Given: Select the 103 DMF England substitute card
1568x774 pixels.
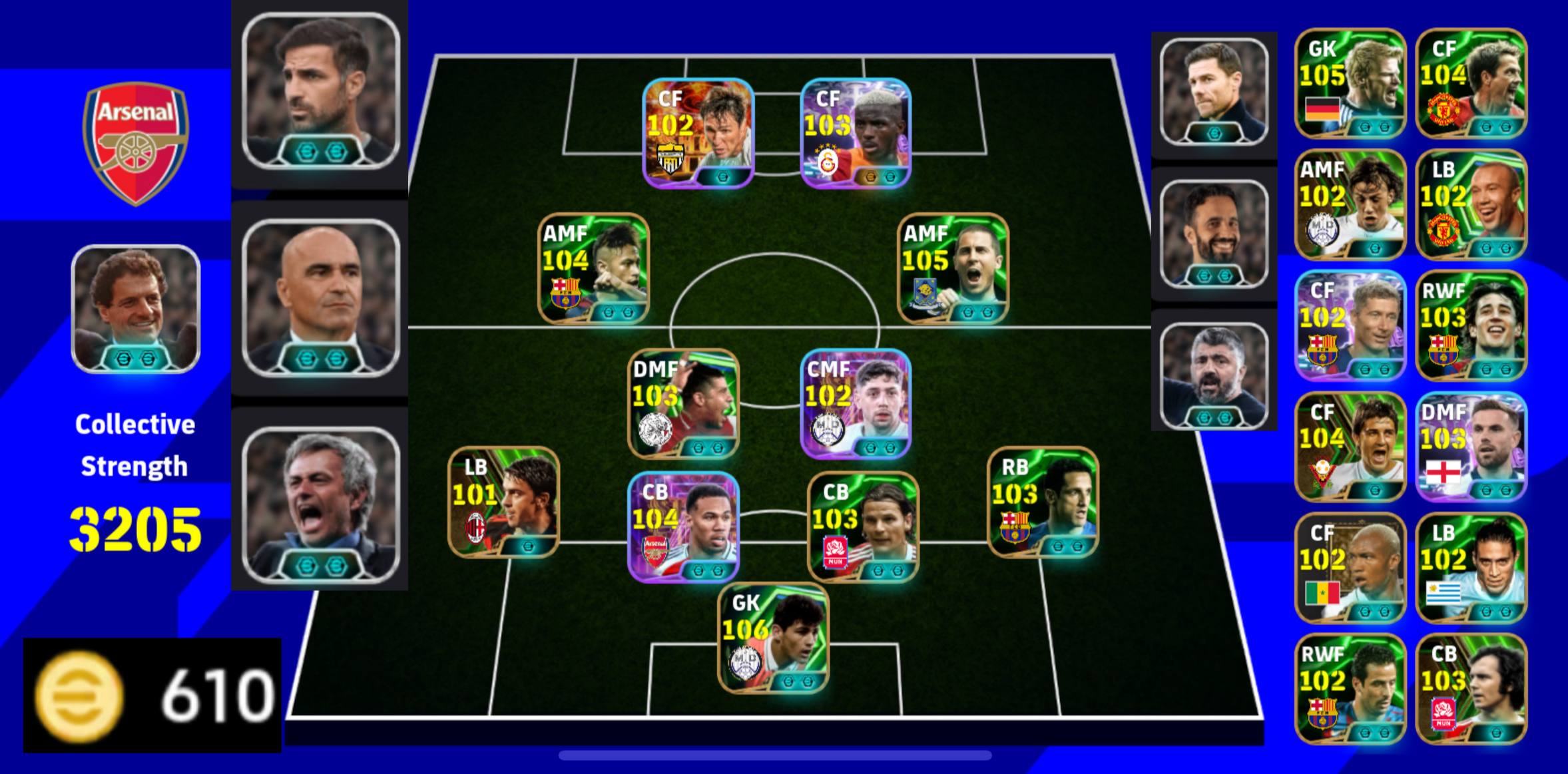Looking at the screenshot, I should 1471,447.
